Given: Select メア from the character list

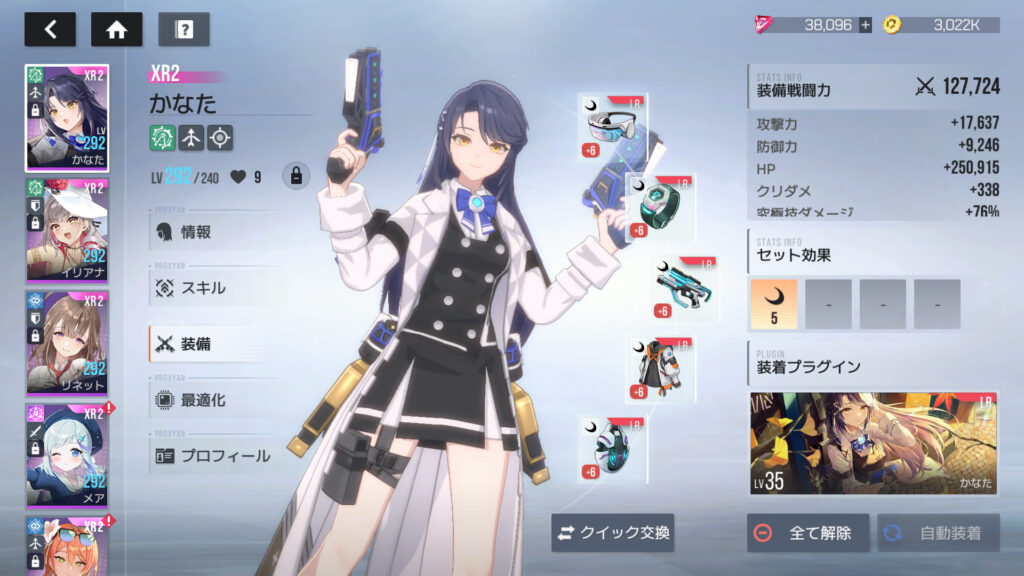Looking at the screenshot, I should click(x=67, y=455).
